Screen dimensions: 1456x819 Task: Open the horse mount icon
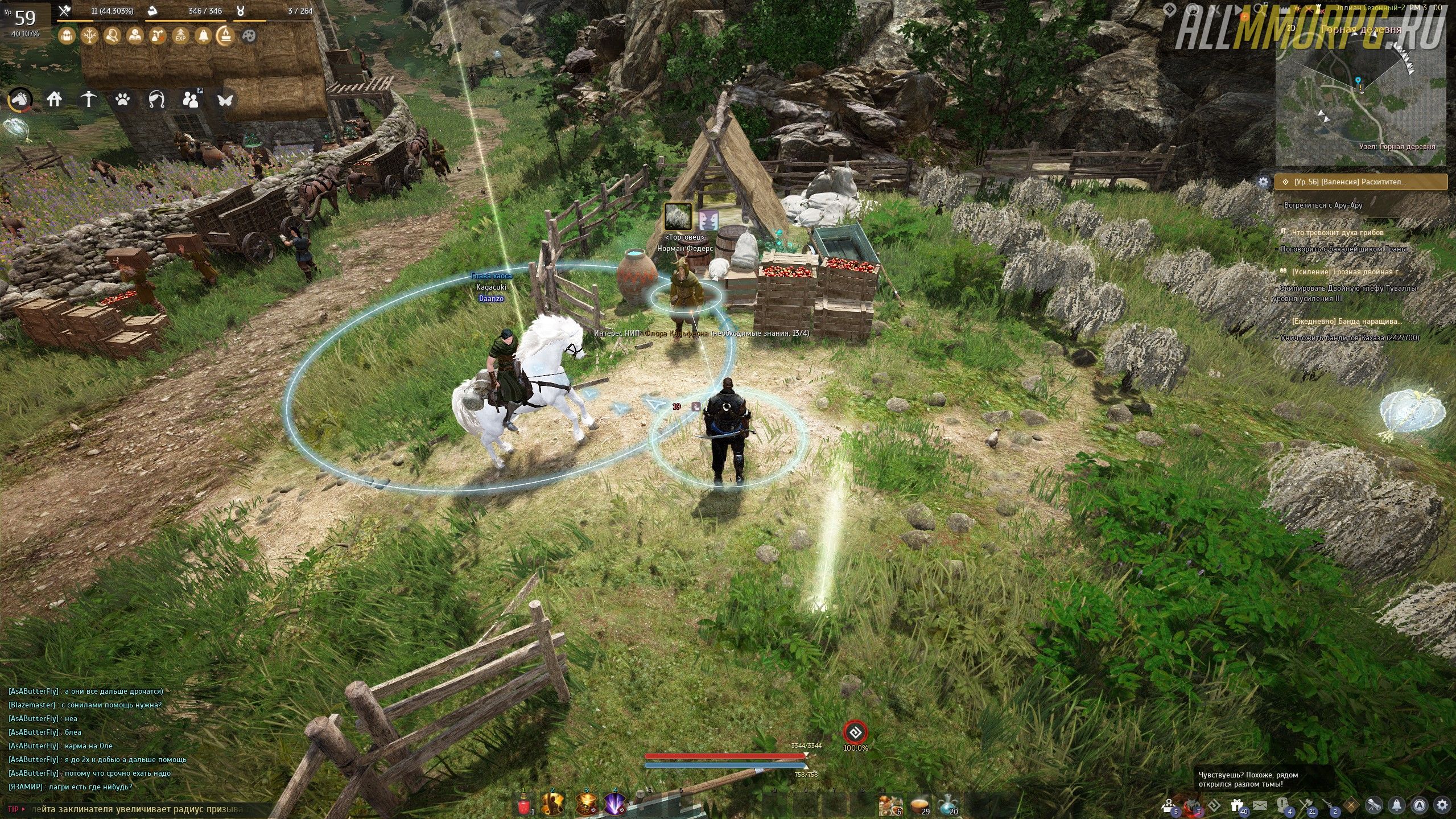coord(20,100)
